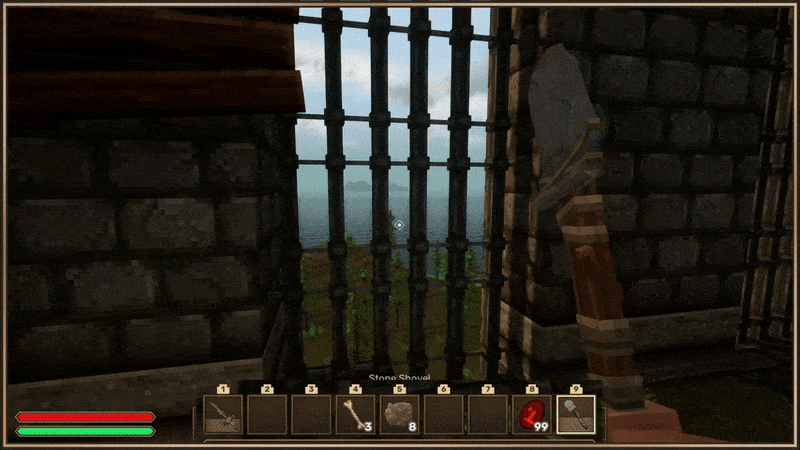Select the Stone Shovel hotbar slot
Image resolution: width=800 pixels, height=450 pixels.
(x=575, y=414)
